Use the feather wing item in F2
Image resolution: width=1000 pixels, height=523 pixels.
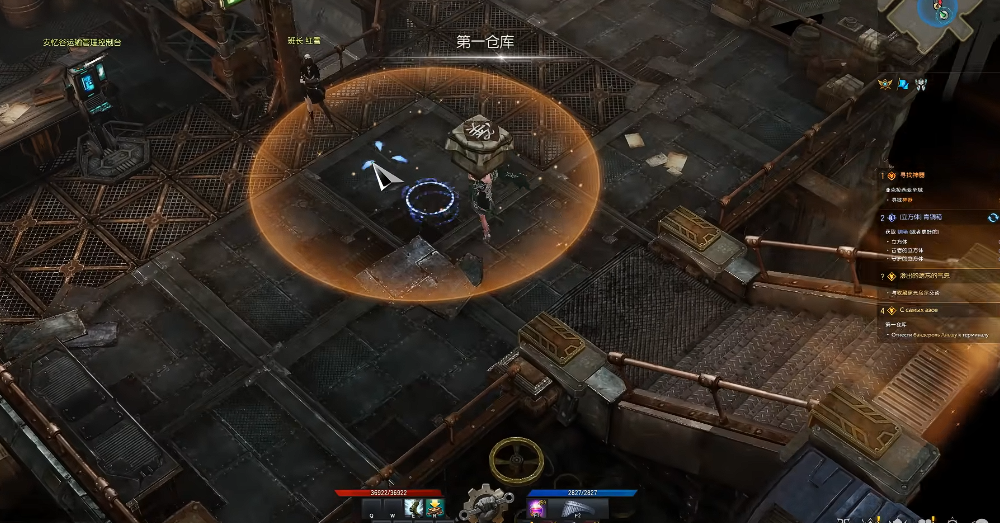click(x=578, y=510)
